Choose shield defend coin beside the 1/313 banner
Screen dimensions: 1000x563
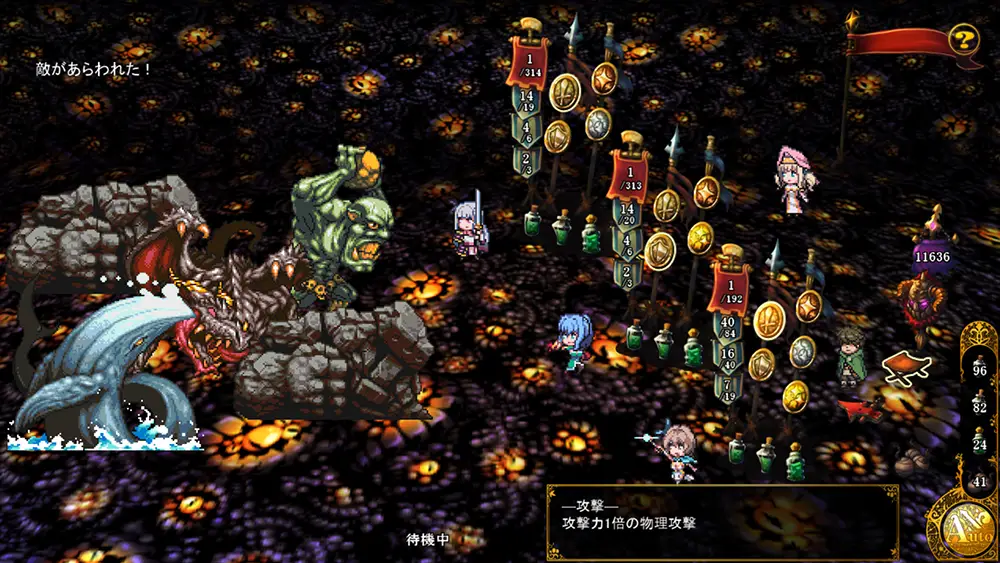point(659,250)
